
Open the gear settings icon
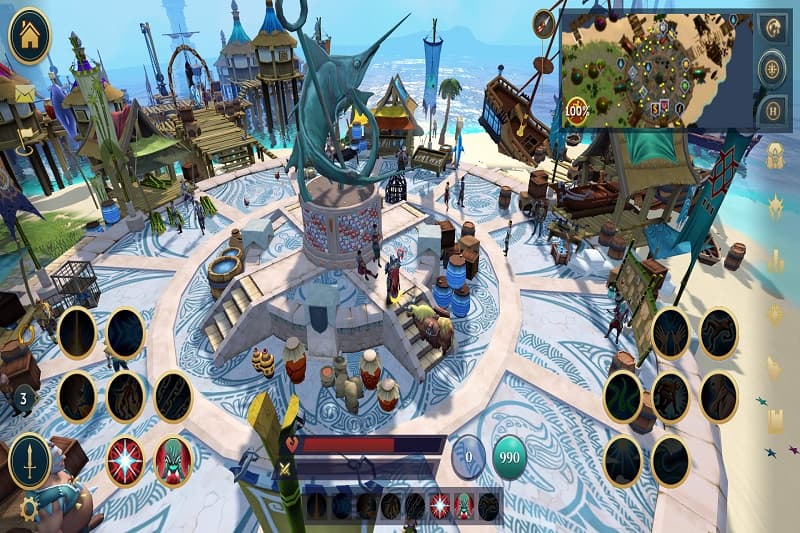tap(29, 508)
